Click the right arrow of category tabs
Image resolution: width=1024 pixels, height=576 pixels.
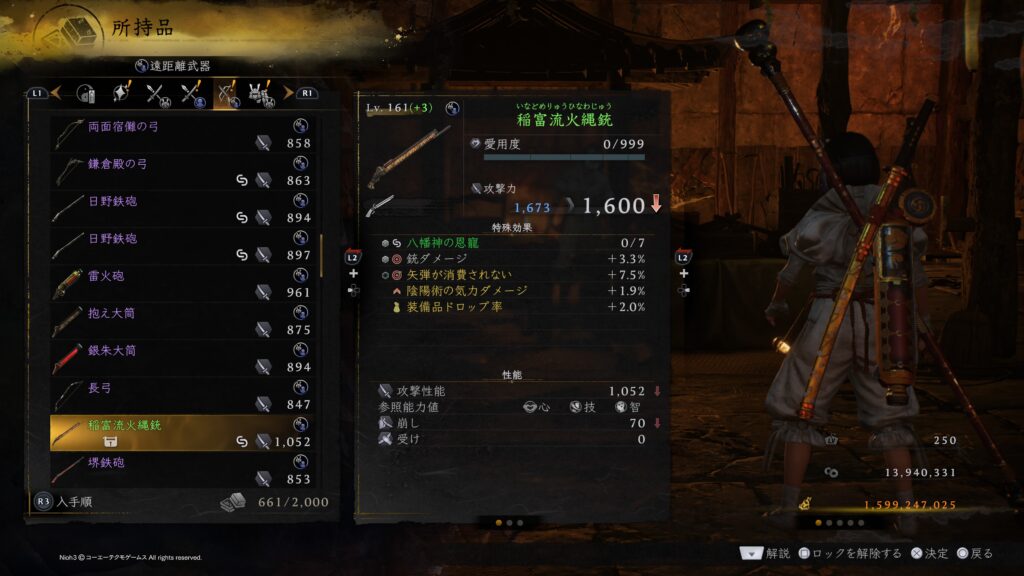coord(288,93)
